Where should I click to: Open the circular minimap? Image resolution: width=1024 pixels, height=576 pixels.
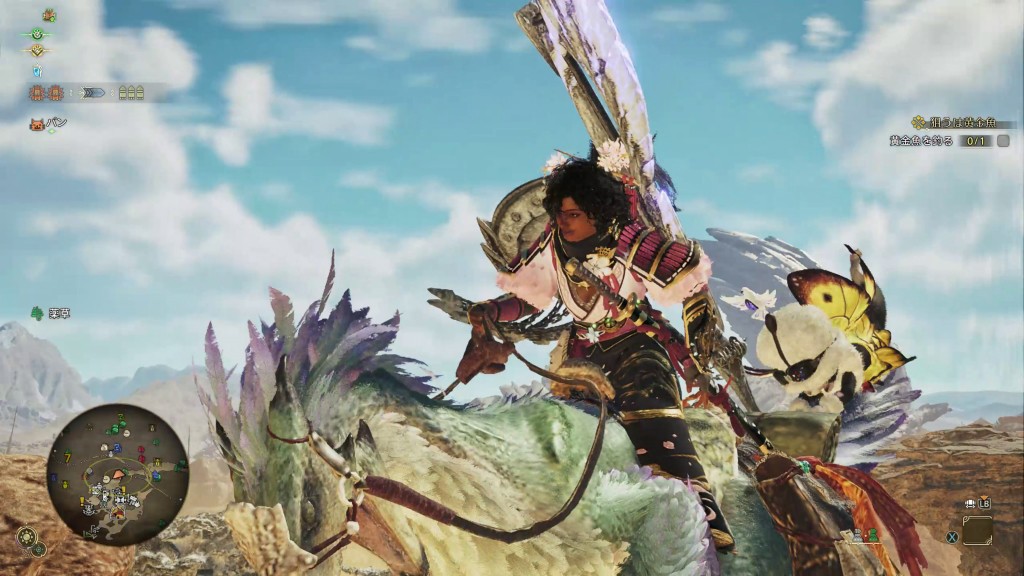(x=117, y=474)
